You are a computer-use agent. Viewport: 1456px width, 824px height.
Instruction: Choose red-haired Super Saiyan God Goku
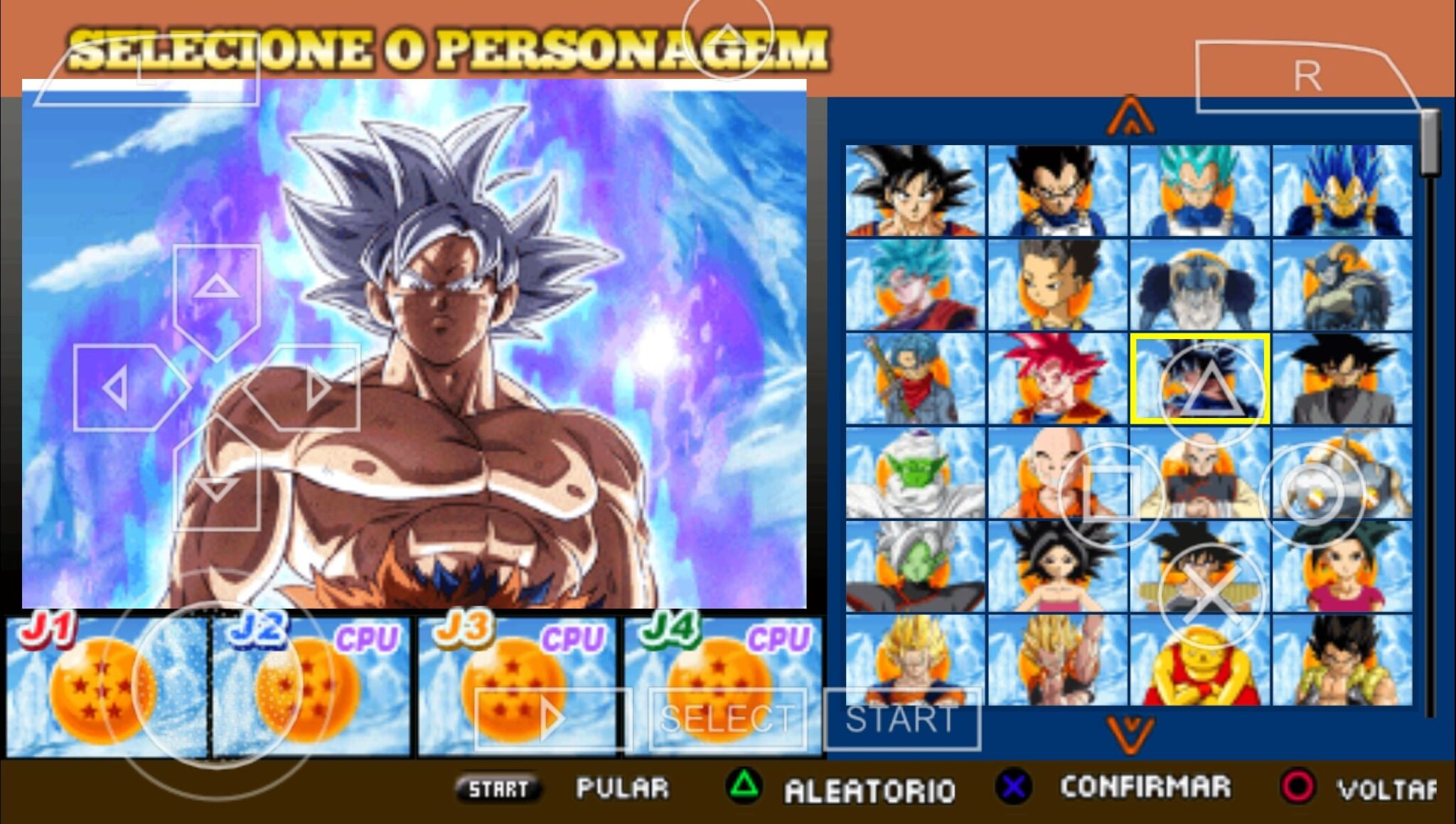tap(1057, 379)
